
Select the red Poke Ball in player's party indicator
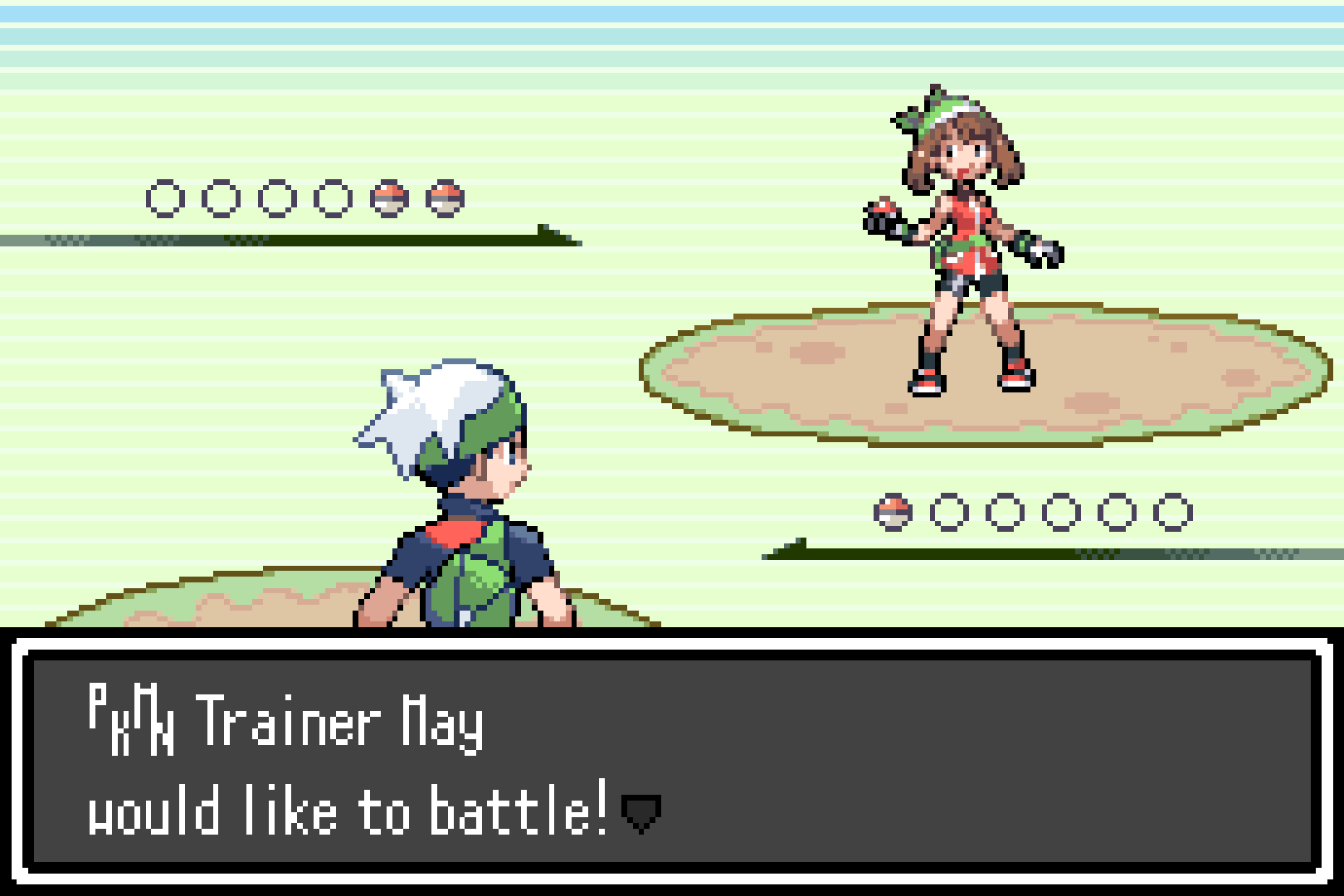tap(892, 512)
